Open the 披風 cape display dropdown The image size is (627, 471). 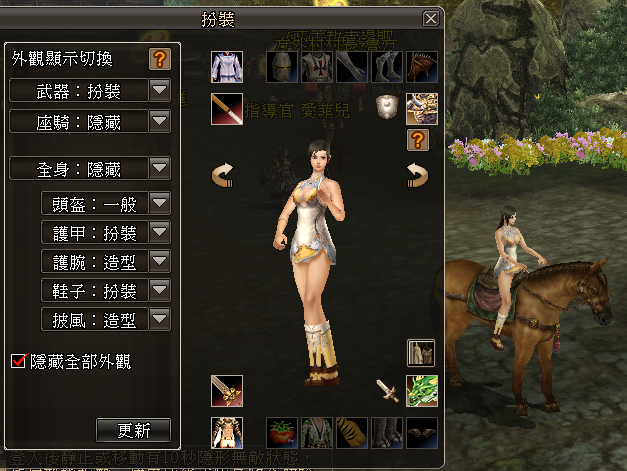(160, 320)
